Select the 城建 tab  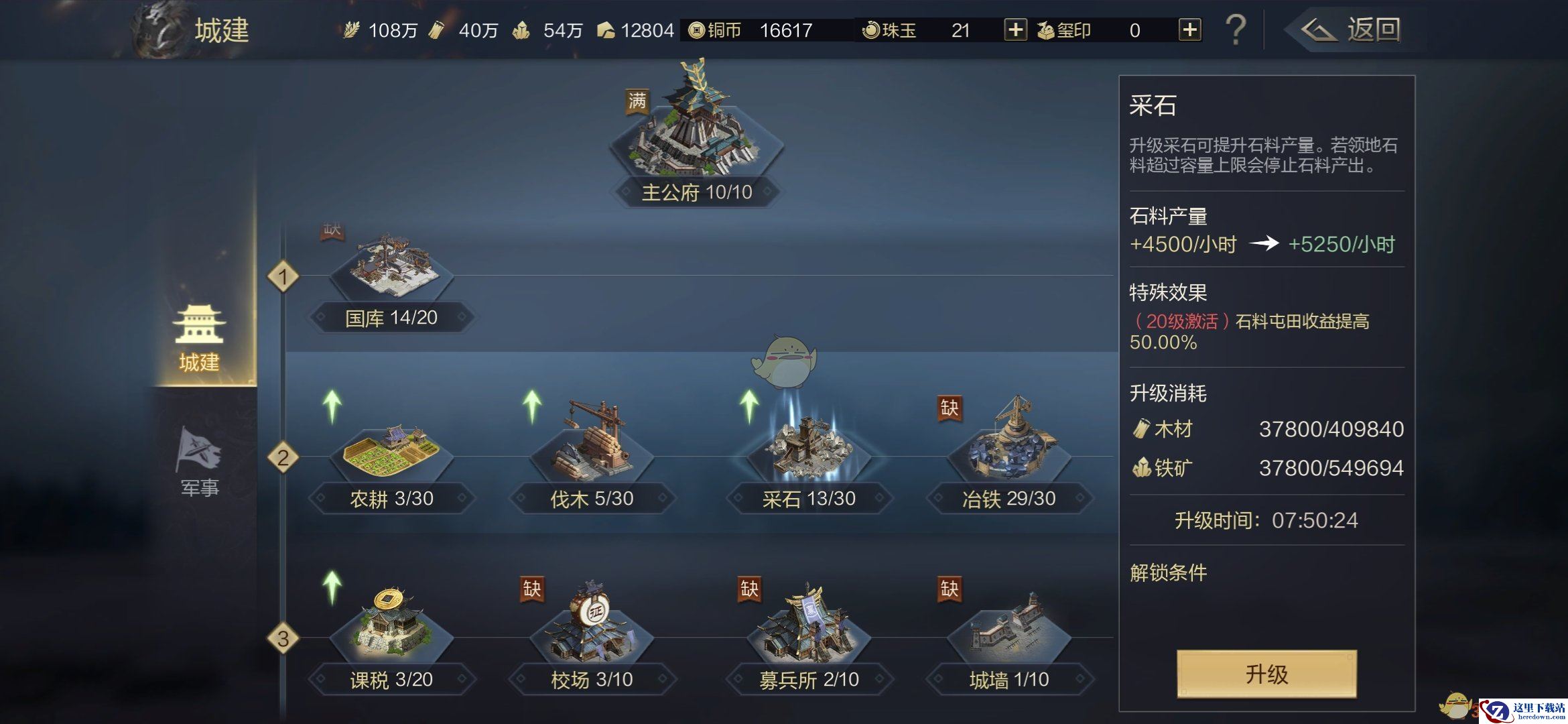[x=200, y=339]
